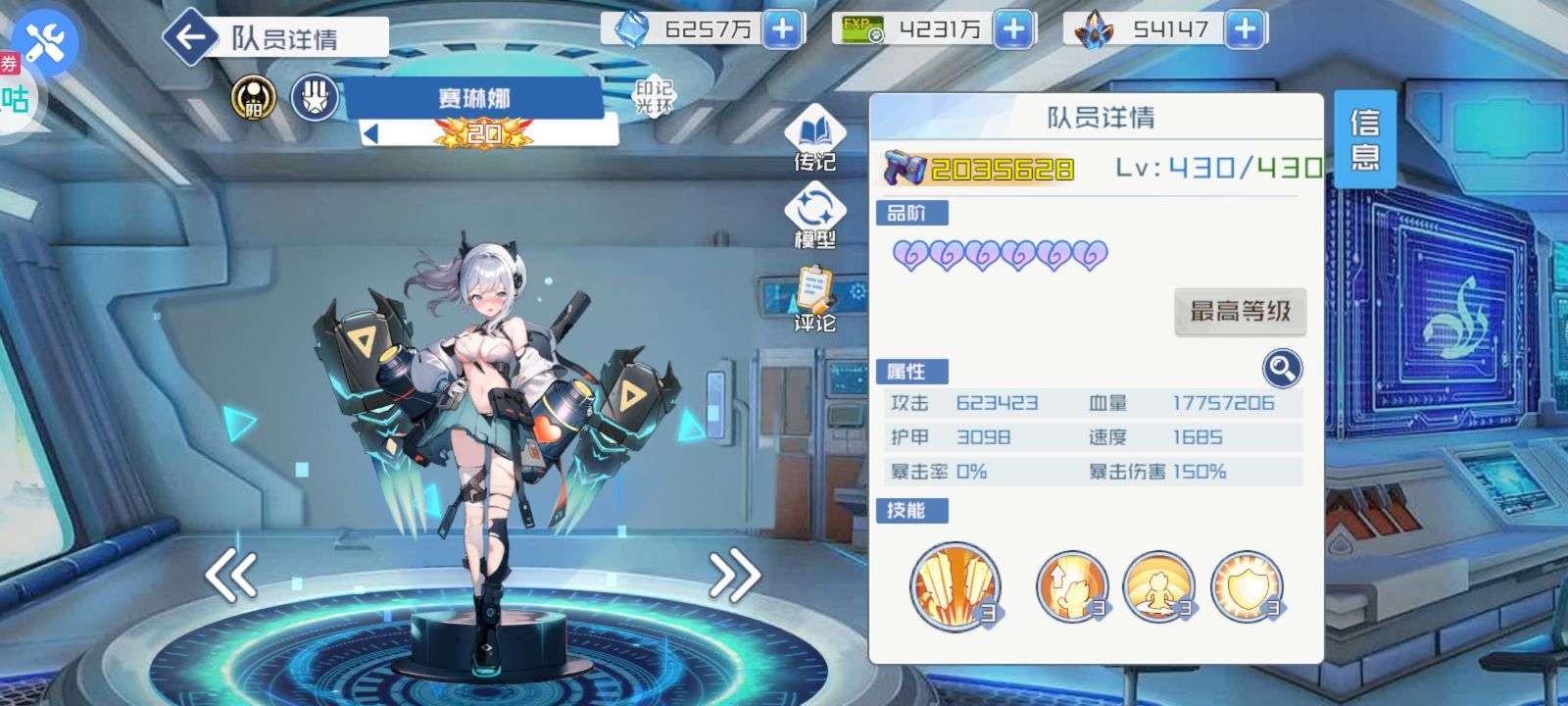This screenshot has height=706, width=1568.
Task: Click the plus next to 54147 crystals
Action: [x=1243, y=29]
